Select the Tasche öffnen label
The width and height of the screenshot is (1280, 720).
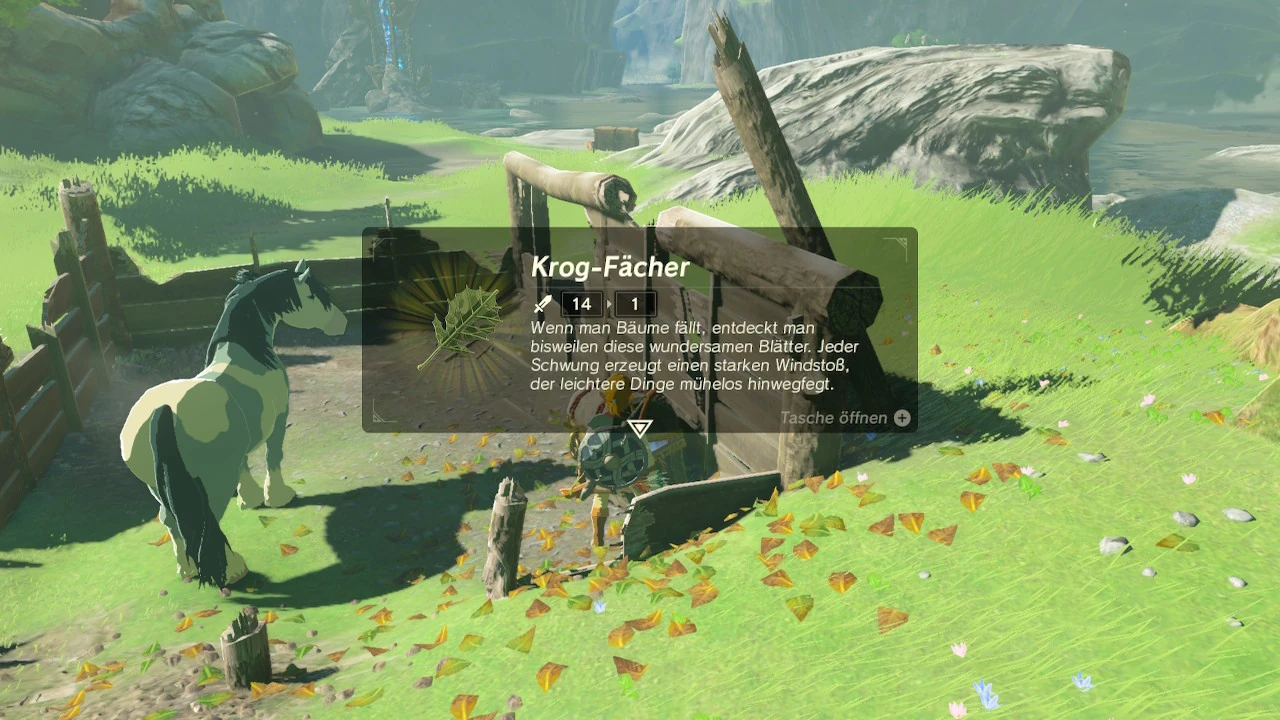835,417
